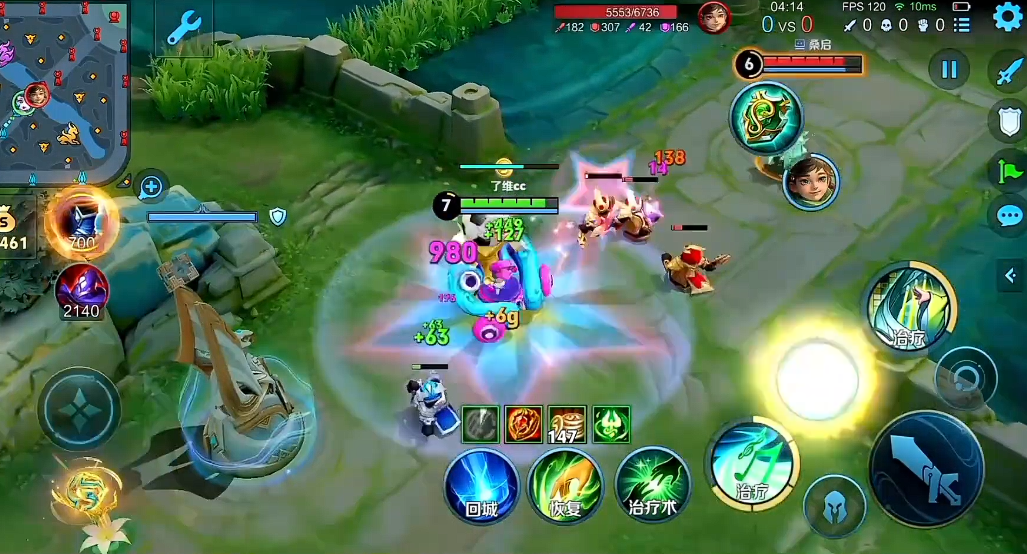Hit the basic attack sword button
1027x554 pixels.
pos(925,469)
